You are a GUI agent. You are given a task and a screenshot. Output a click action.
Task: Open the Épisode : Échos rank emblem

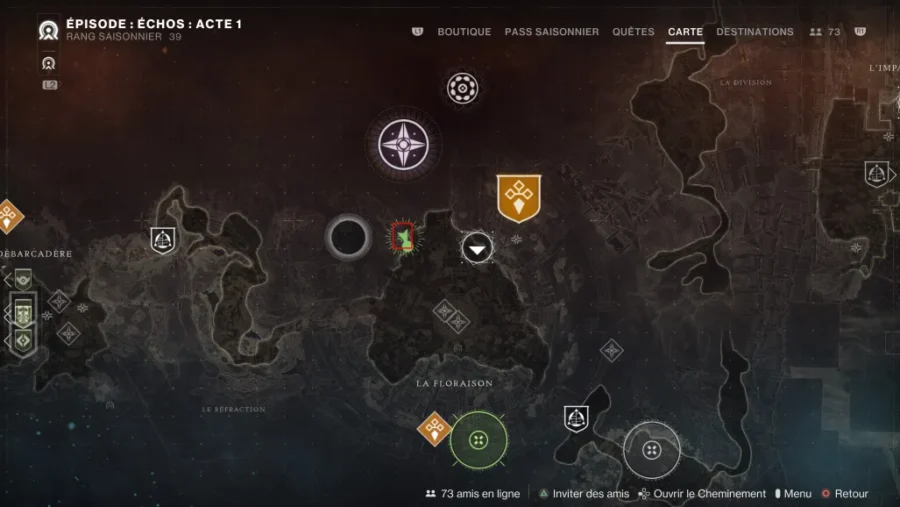coord(47,30)
